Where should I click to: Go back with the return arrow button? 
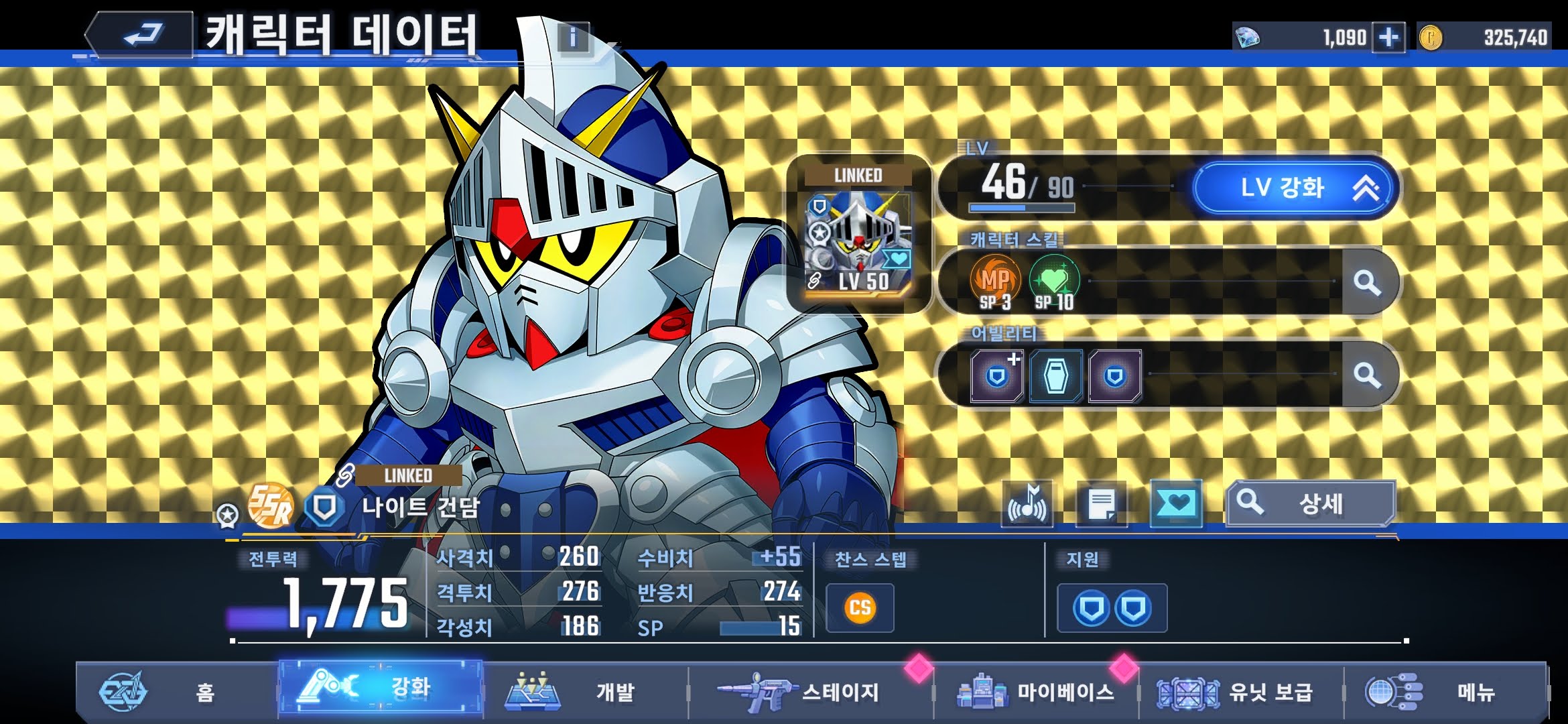(x=142, y=35)
